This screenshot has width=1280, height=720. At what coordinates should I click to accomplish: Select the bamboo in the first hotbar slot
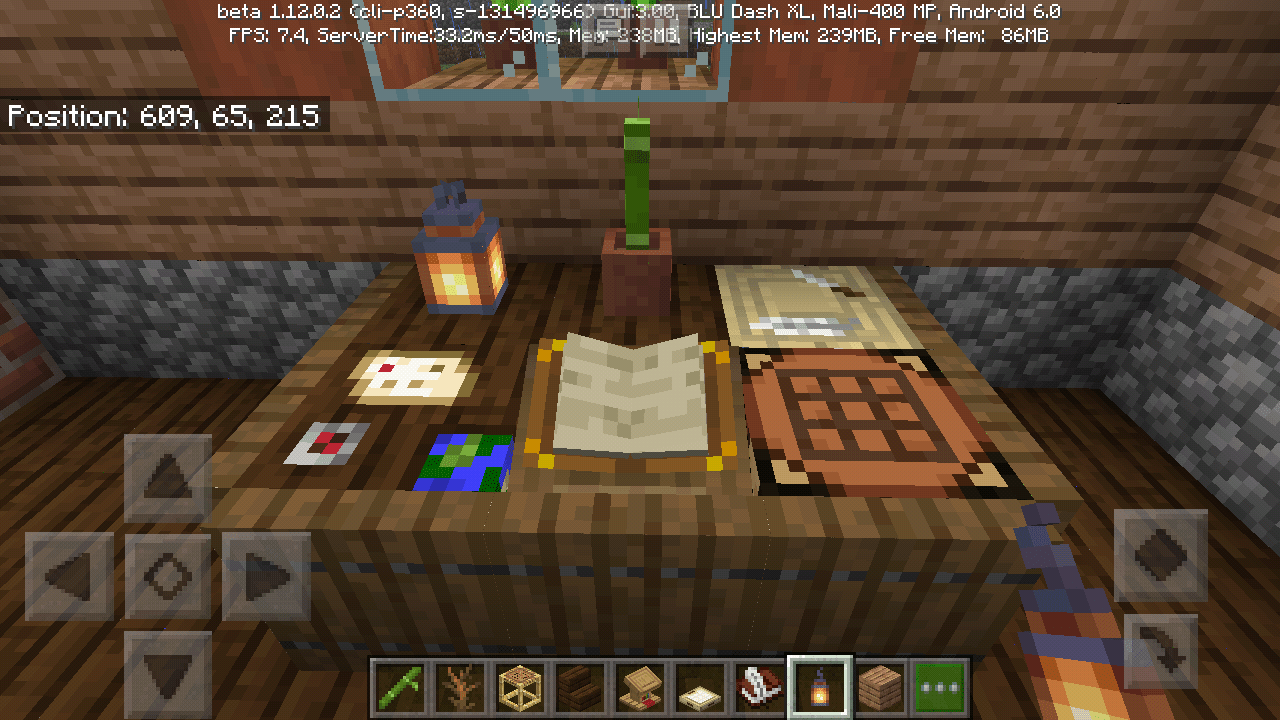(400, 686)
